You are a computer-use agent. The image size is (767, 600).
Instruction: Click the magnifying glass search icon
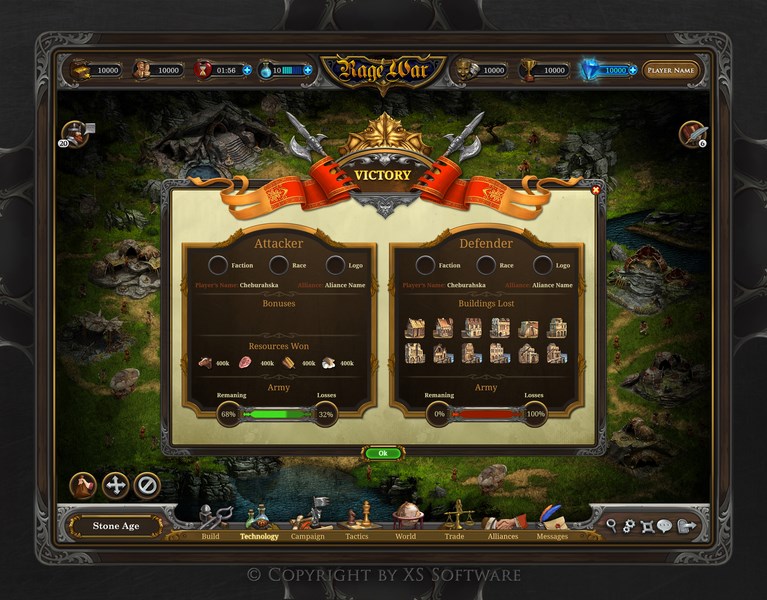click(611, 525)
